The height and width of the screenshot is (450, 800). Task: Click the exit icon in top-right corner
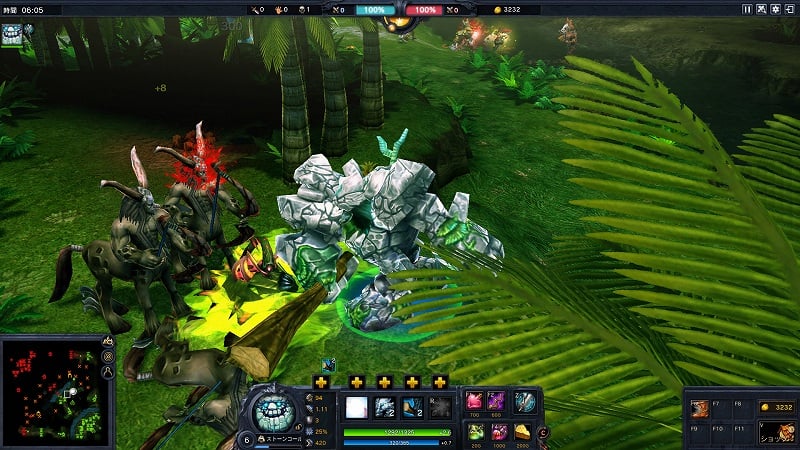pyautogui.click(x=790, y=9)
